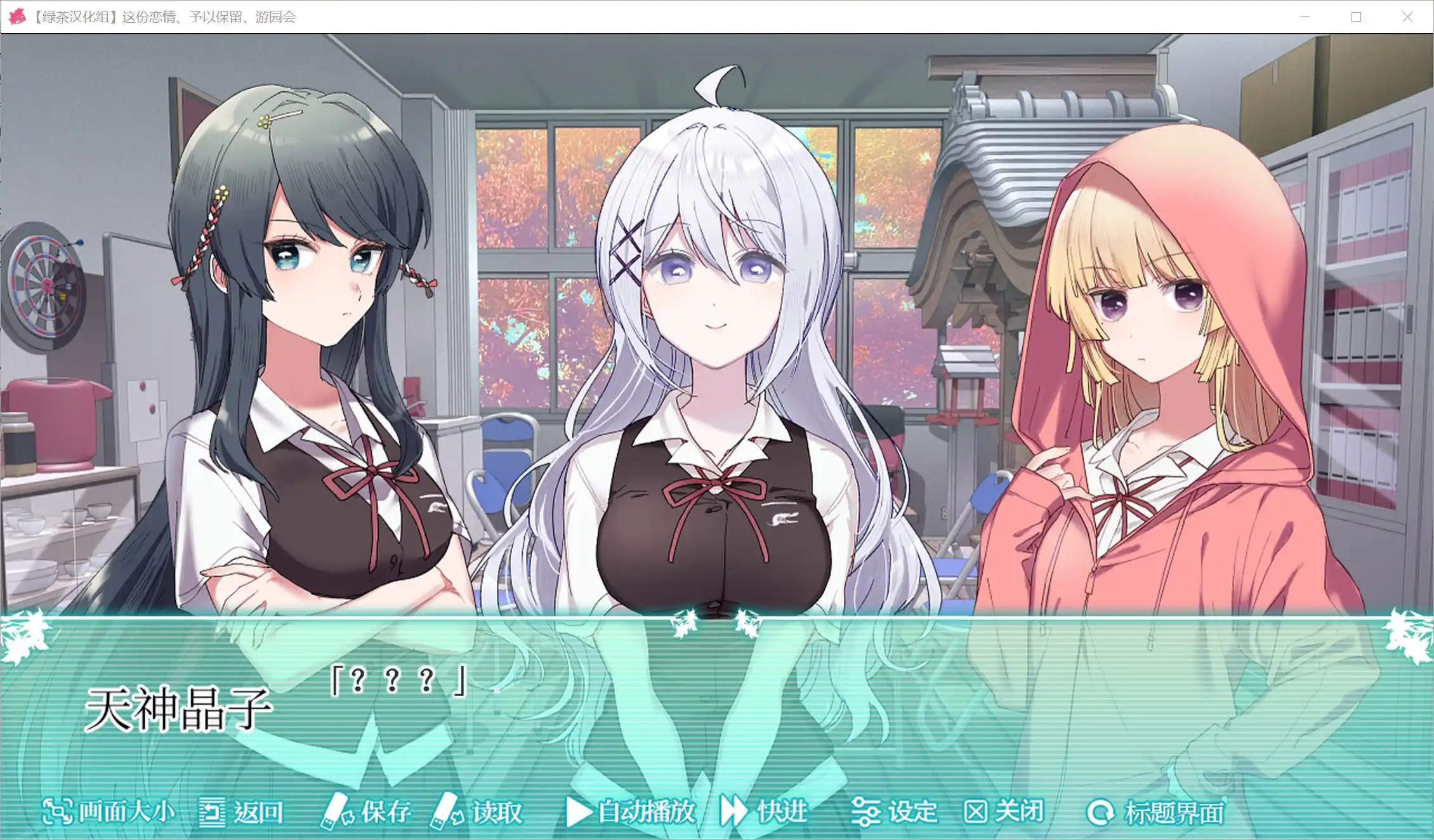Activate 快进 fast-forward
The height and width of the screenshot is (840, 1434).
click(764, 811)
